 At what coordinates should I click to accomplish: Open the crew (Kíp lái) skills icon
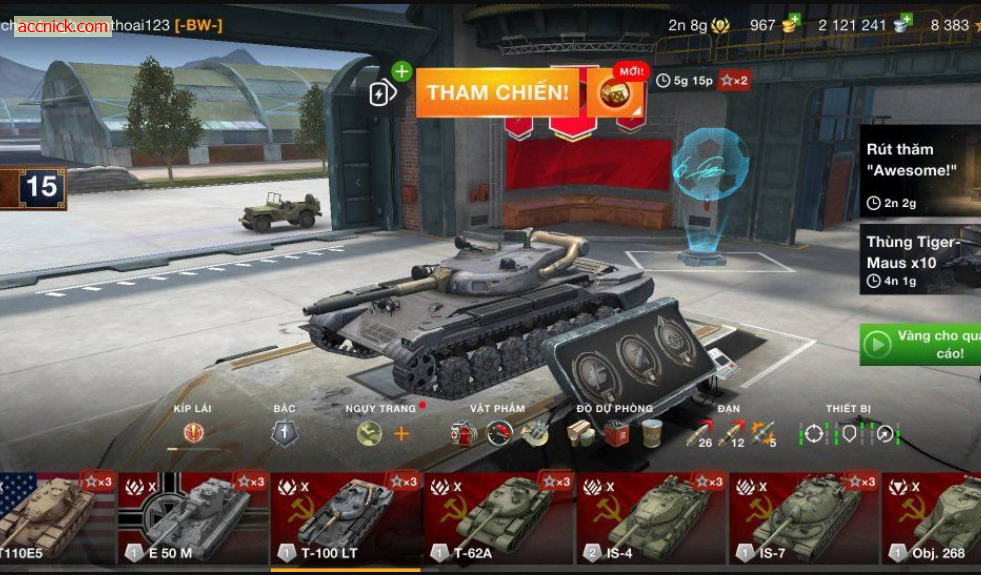point(193,433)
